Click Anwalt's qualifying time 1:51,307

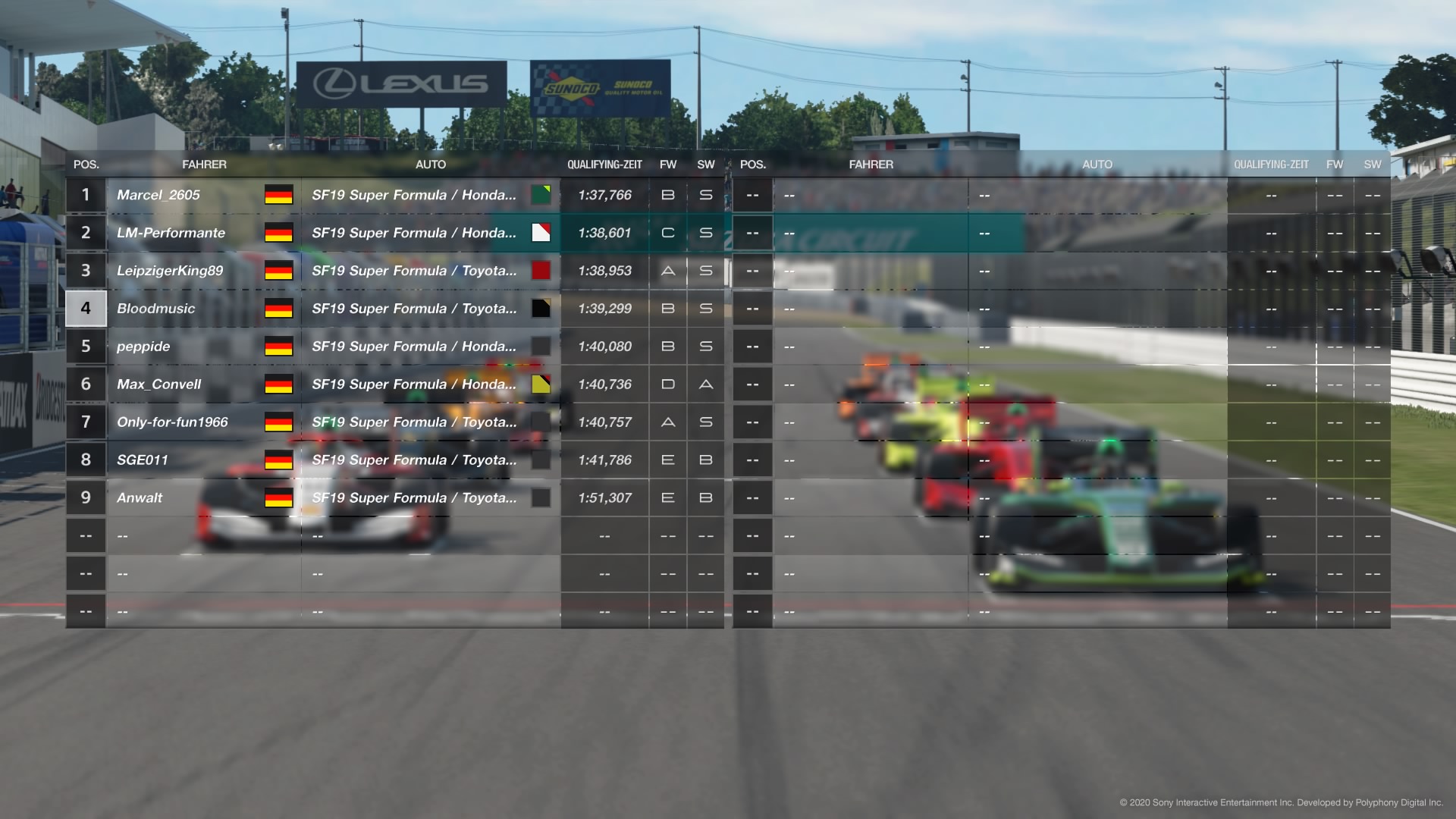point(605,498)
